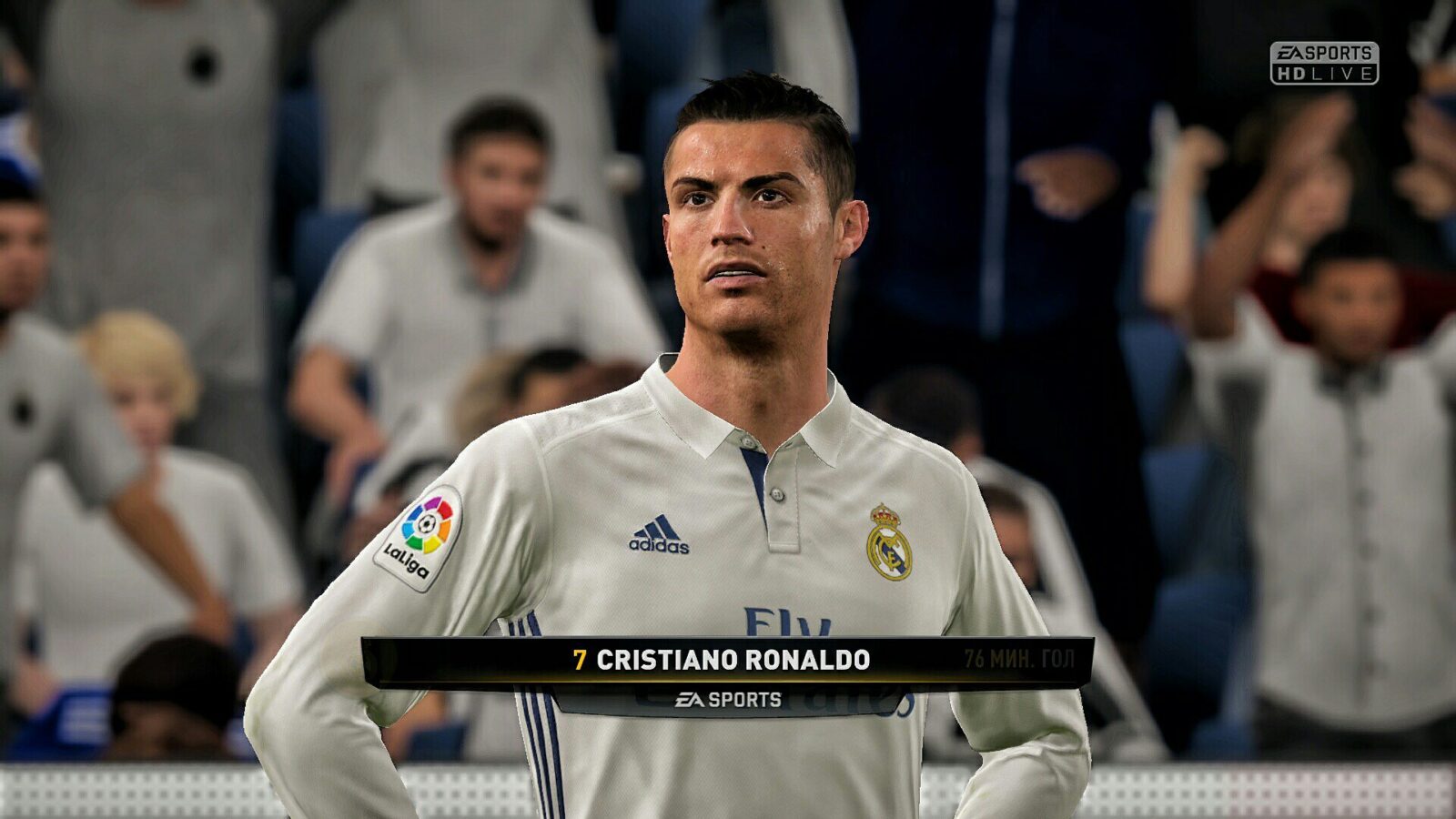Click the 76 МИН. ГОЛ goal label
The width and height of the screenshot is (1456, 819).
[x=1017, y=657]
